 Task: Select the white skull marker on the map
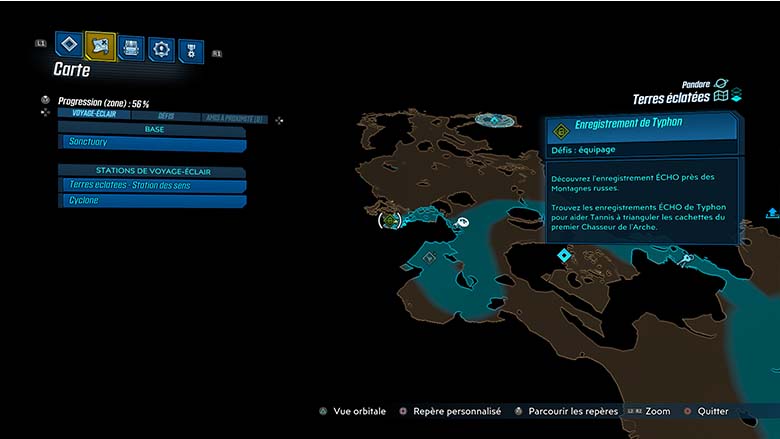(x=462, y=224)
